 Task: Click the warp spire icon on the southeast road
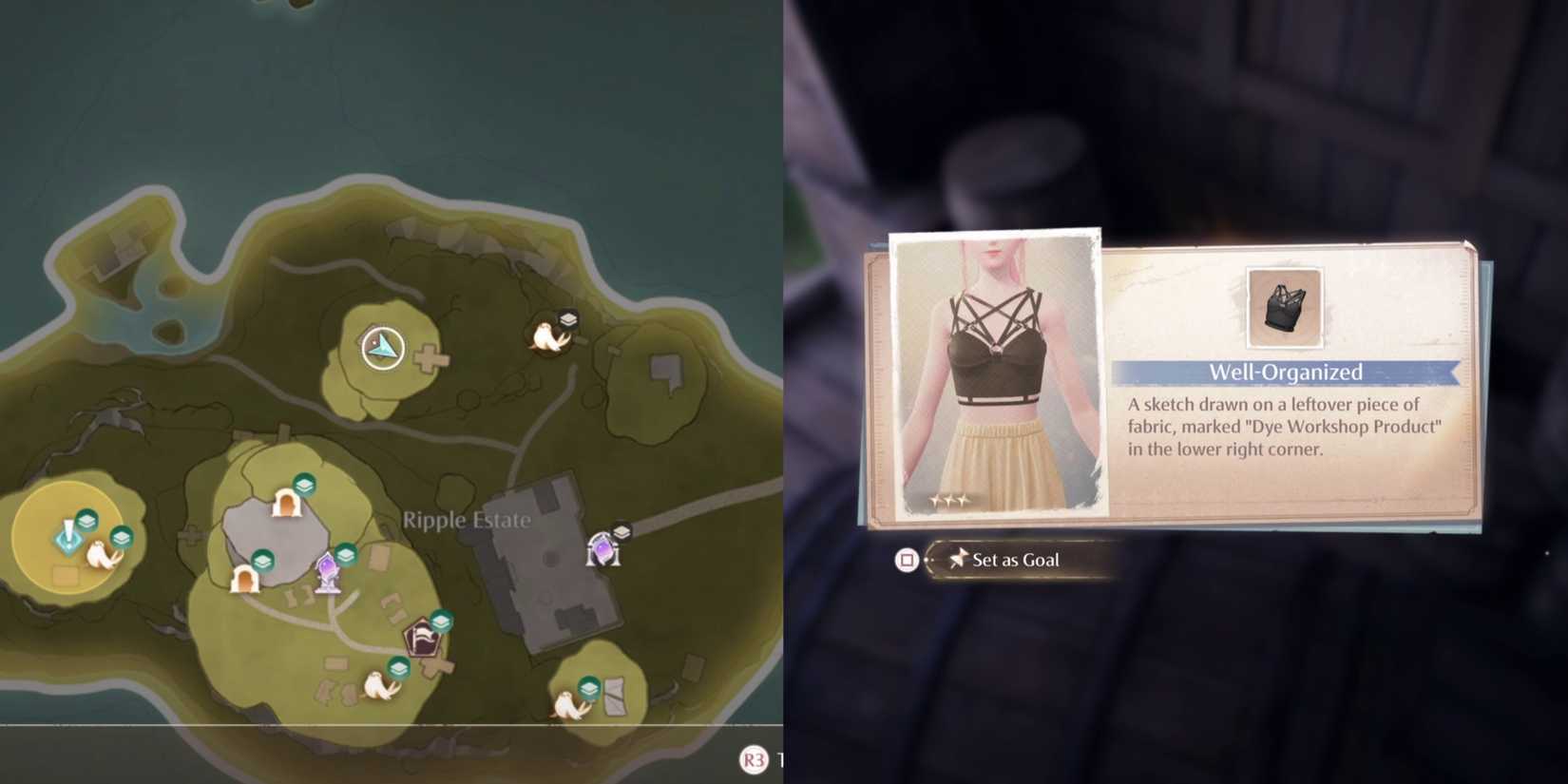pyautogui.click(x=602, y=549)
